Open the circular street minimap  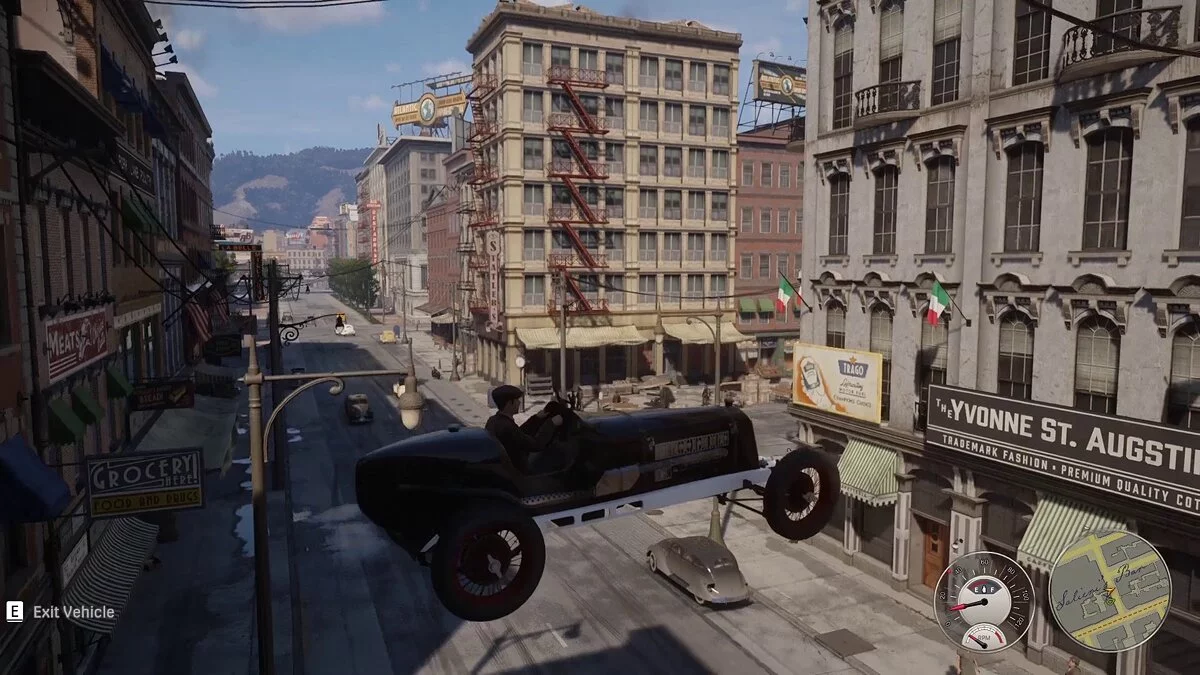click(x=1108, y=591)
